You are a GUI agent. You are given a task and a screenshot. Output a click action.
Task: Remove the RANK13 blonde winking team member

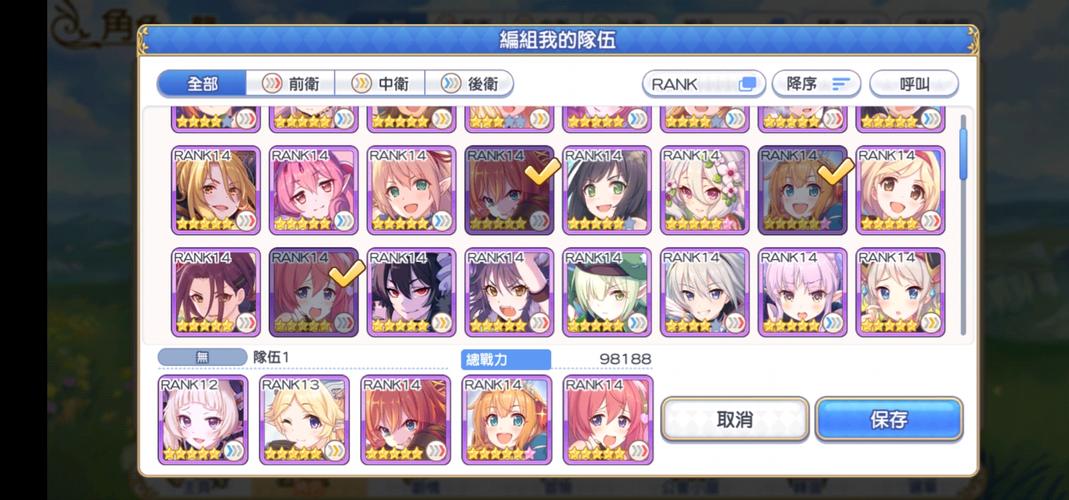(304, 420)
